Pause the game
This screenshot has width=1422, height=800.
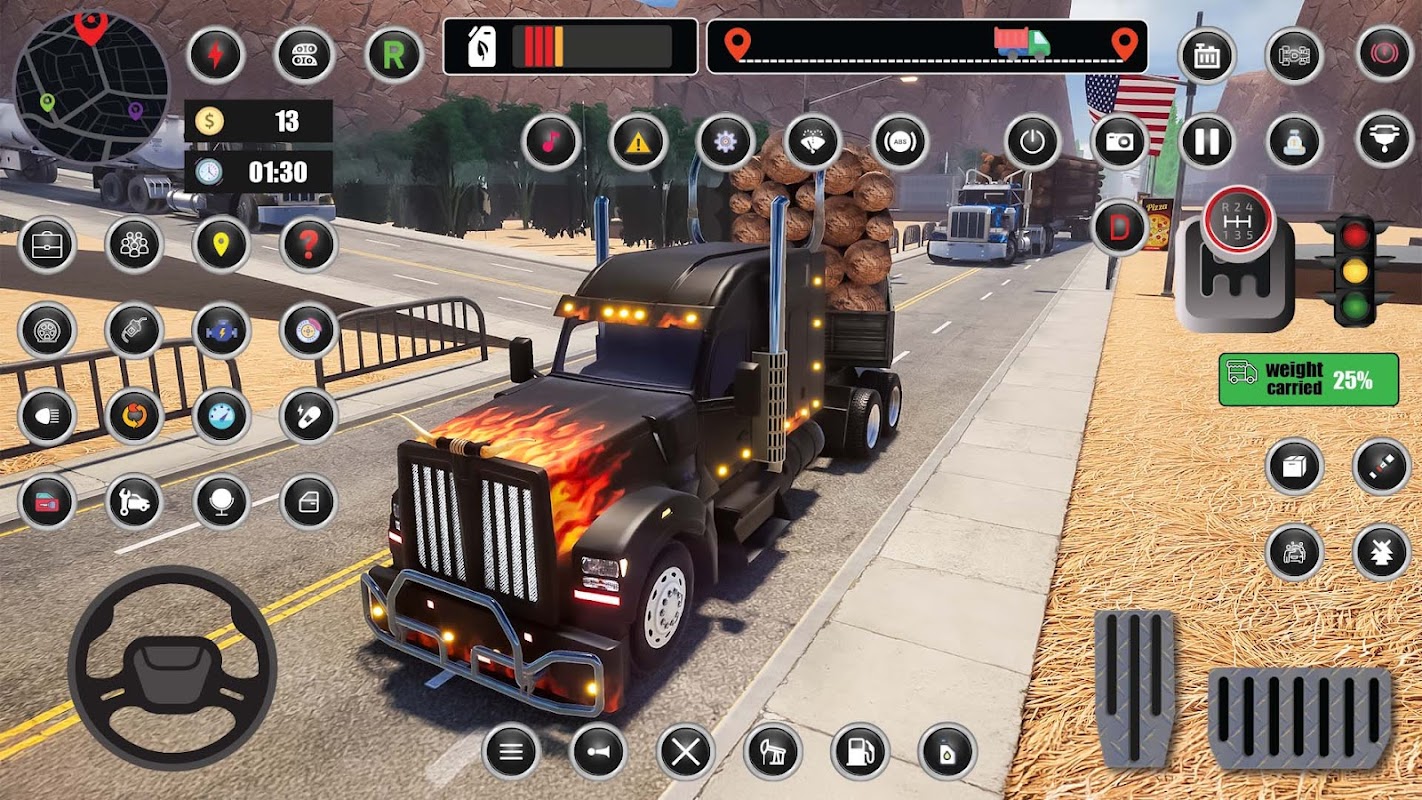click(x=1207, y=142)
